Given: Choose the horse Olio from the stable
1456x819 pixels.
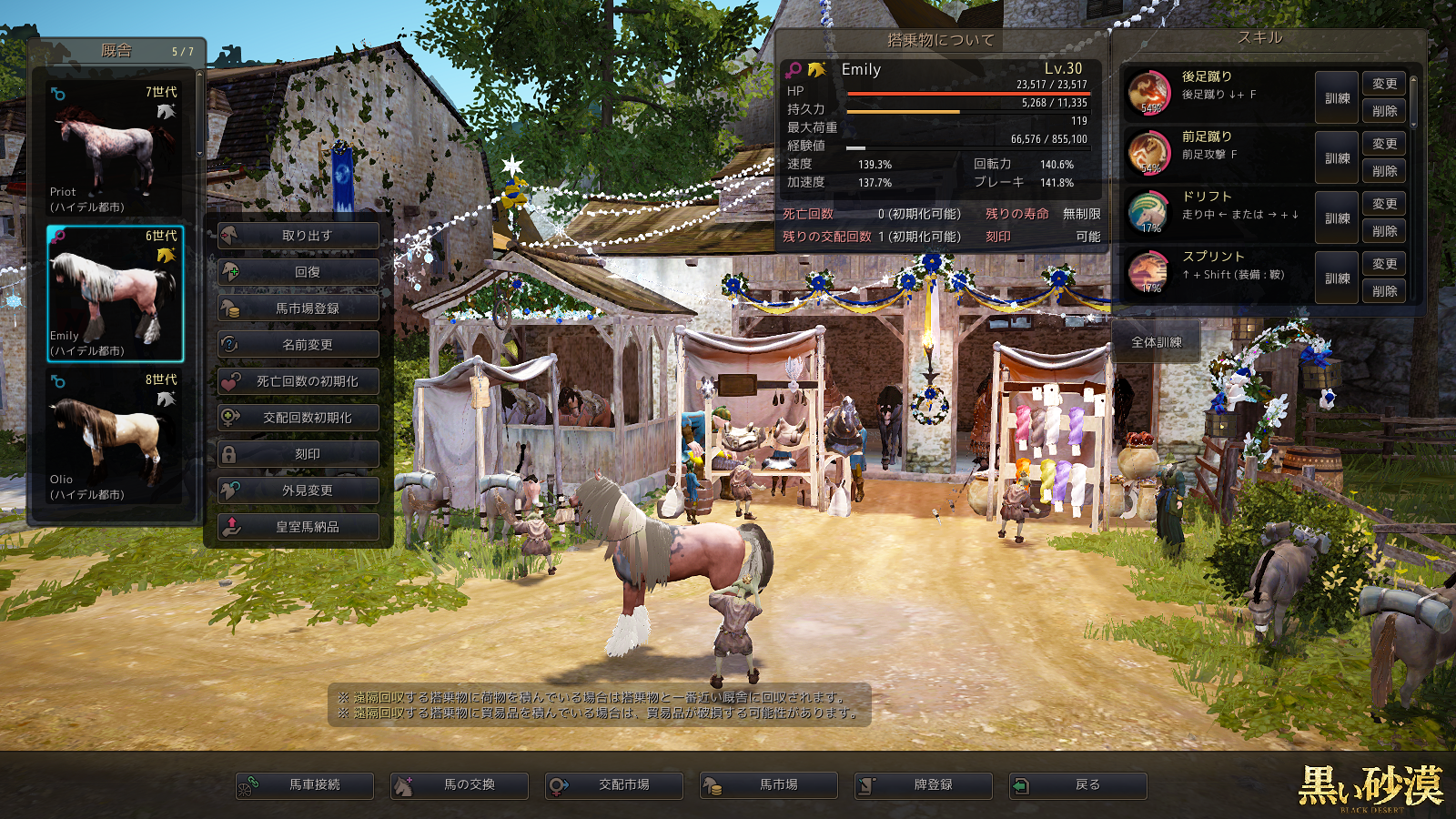Looking at the screenshot, I should click(x=115, y=437).
